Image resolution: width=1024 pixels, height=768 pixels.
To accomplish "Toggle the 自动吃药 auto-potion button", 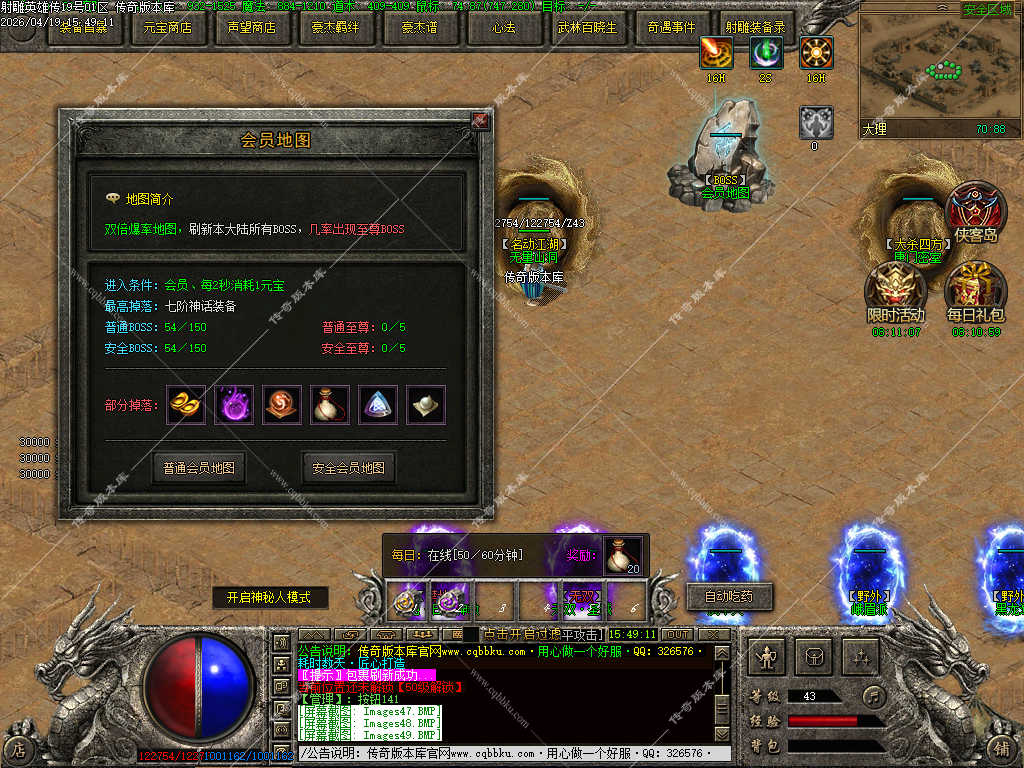I will (x=727, y=596).
